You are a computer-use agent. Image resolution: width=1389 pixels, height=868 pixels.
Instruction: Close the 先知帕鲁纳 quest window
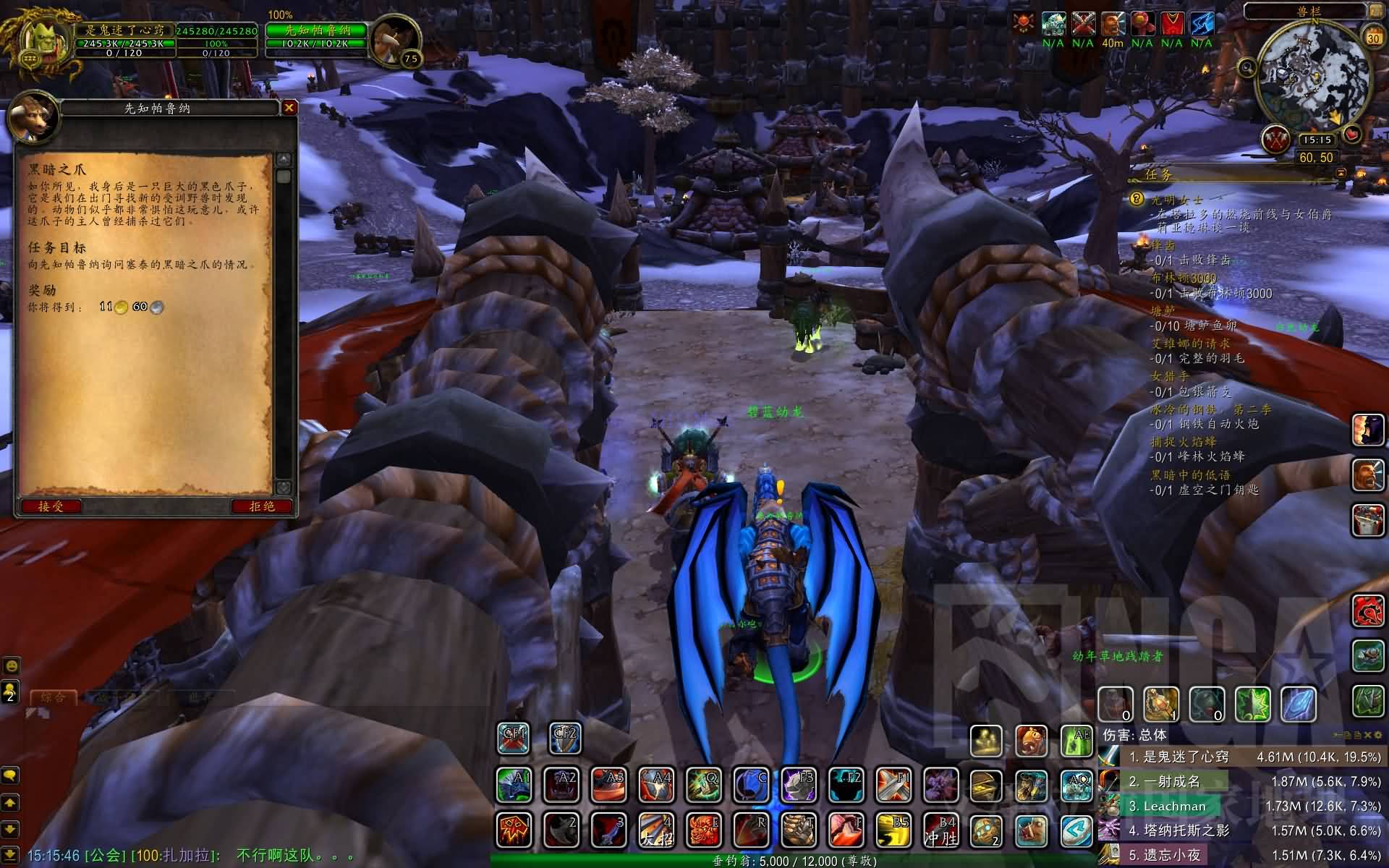pos(289,108)
